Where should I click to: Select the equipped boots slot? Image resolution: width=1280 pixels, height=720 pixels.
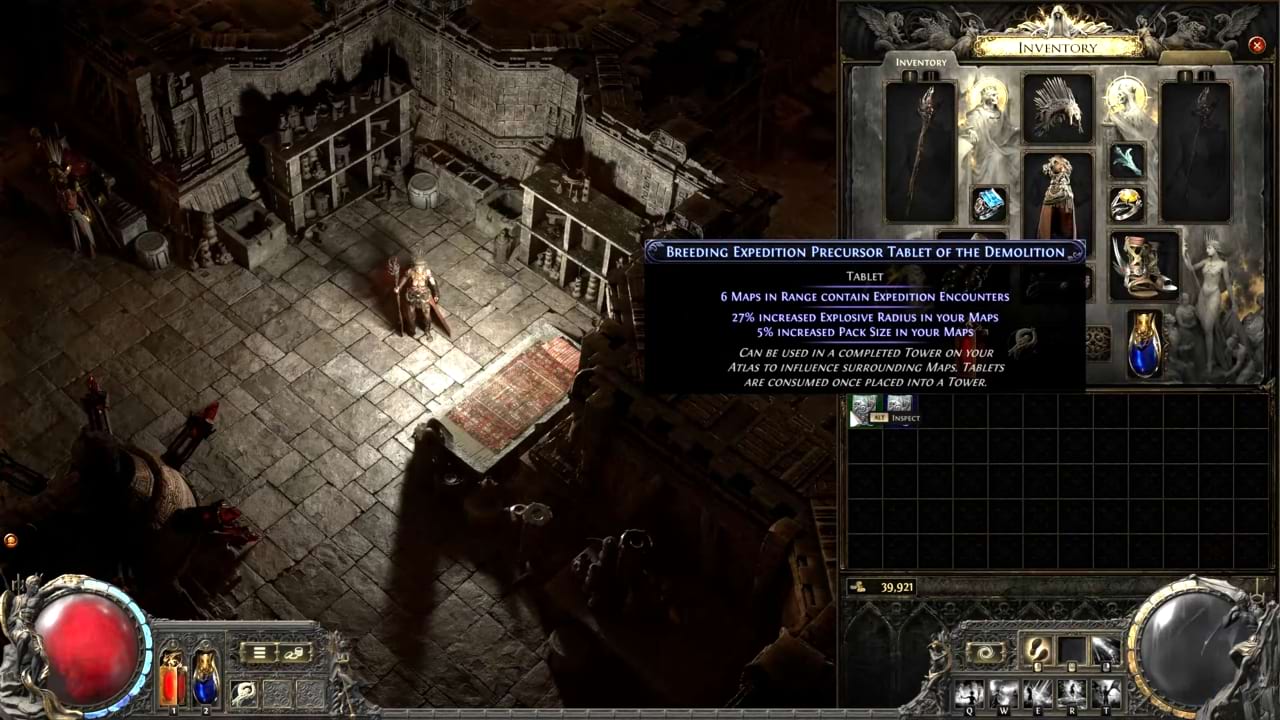tap(1144, 266)
